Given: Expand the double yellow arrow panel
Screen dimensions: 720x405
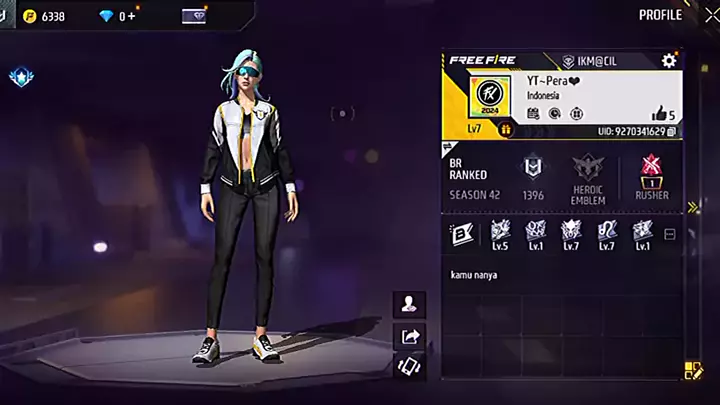Looking at the screenshot, I should (x=693, y=207).
